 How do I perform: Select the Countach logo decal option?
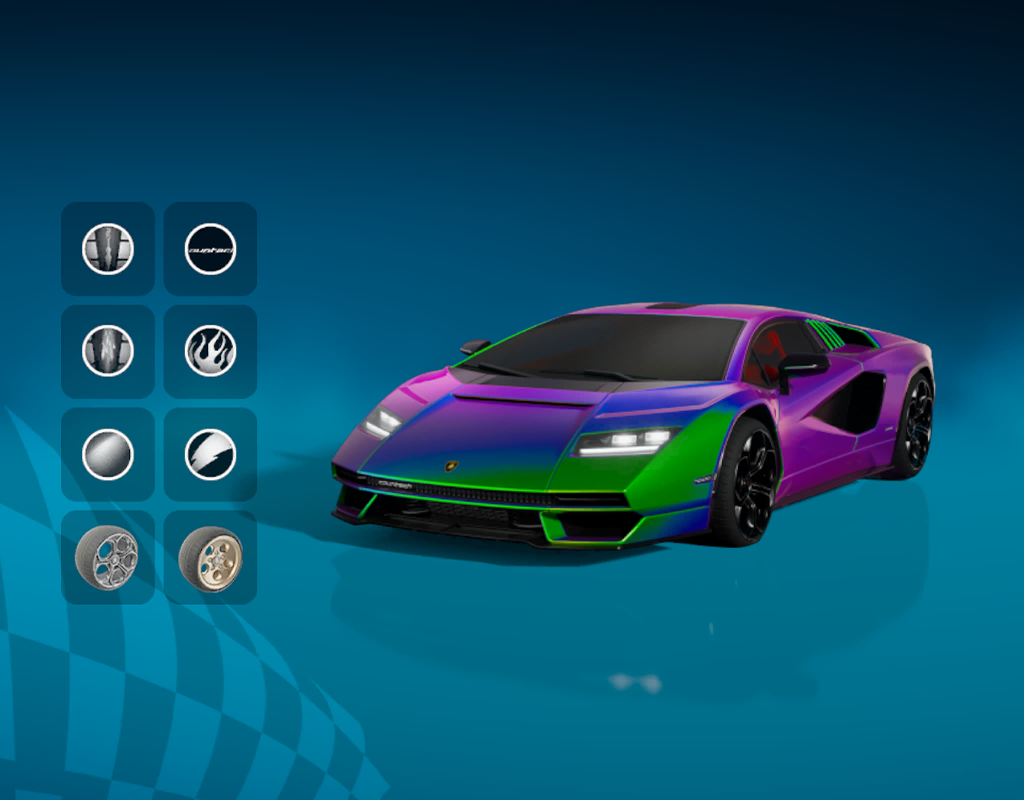tap(210, 249)
